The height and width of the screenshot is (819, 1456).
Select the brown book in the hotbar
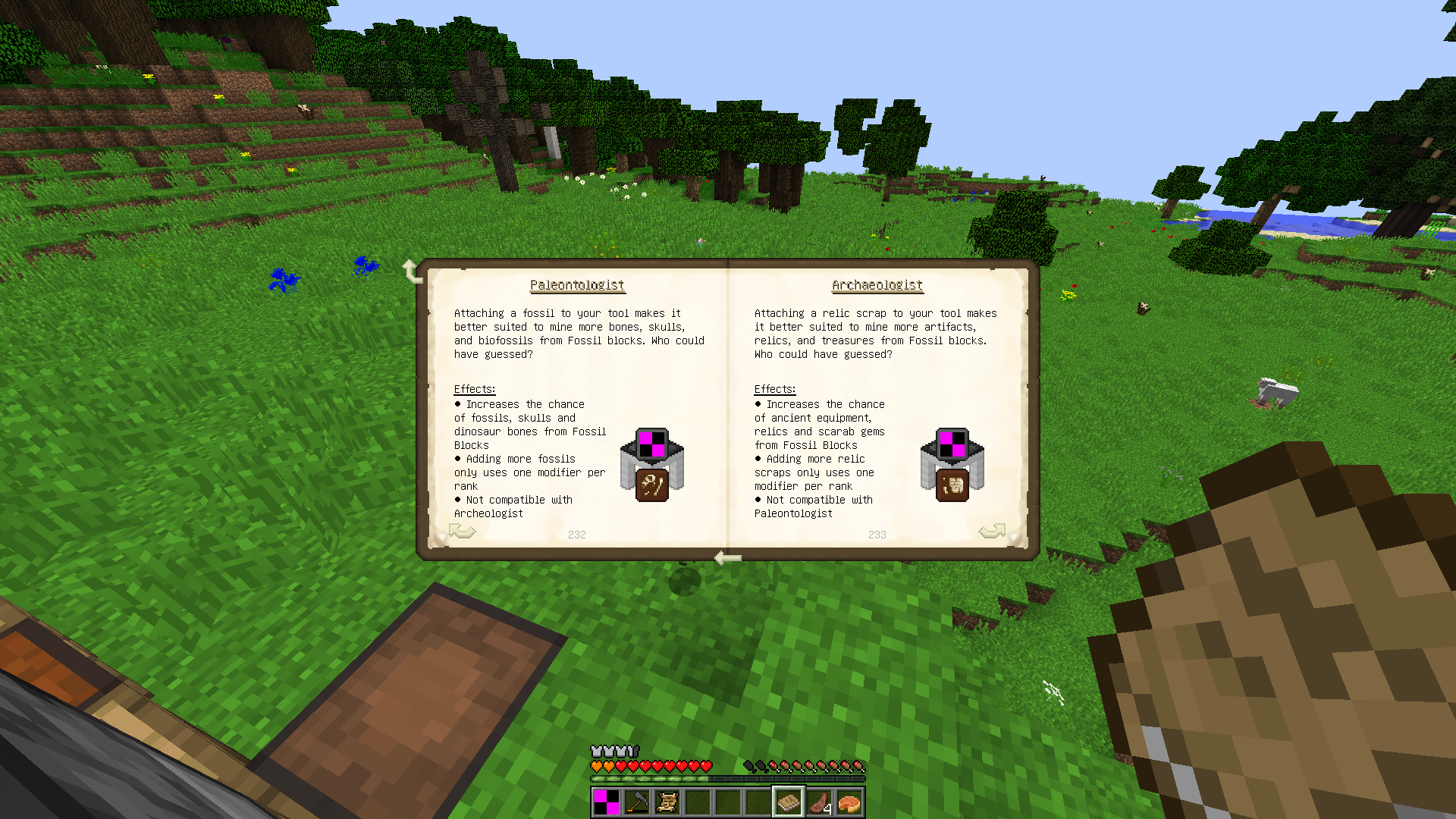click(x=789, y=802)
